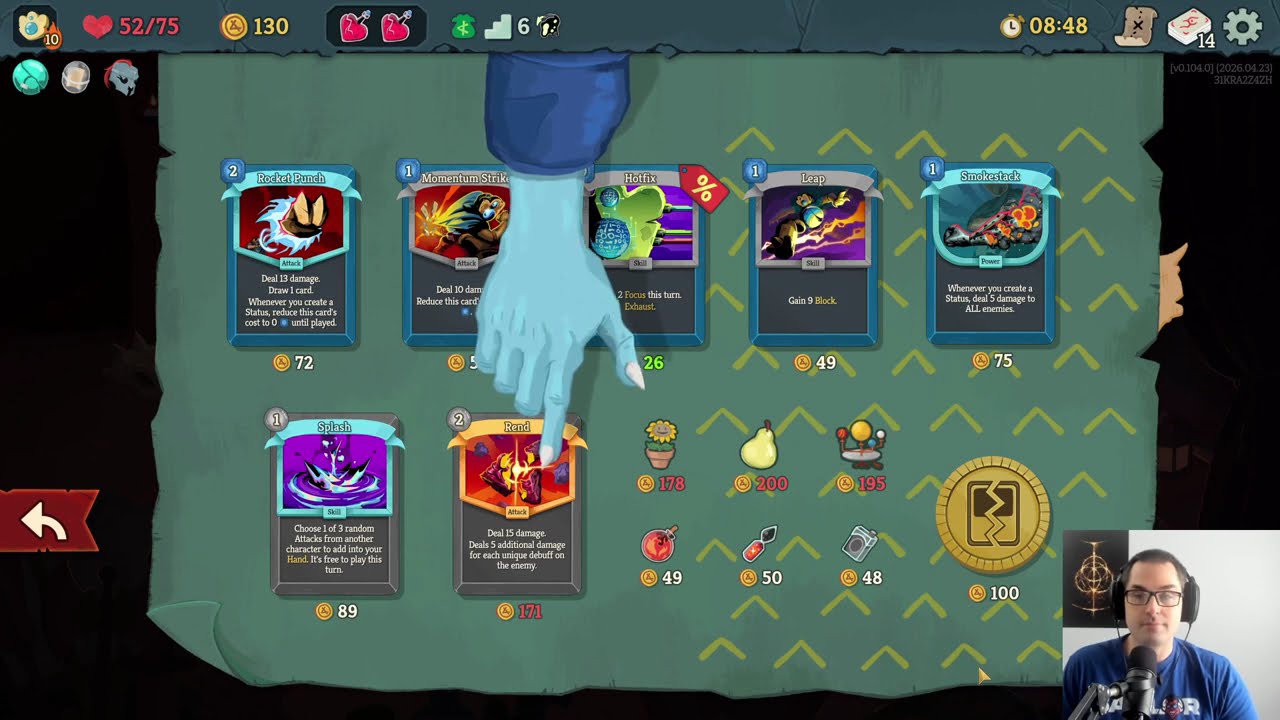Purchase the red vial potion for 50
Viewport: 1280px width, 720px height.
coord(760,545)
